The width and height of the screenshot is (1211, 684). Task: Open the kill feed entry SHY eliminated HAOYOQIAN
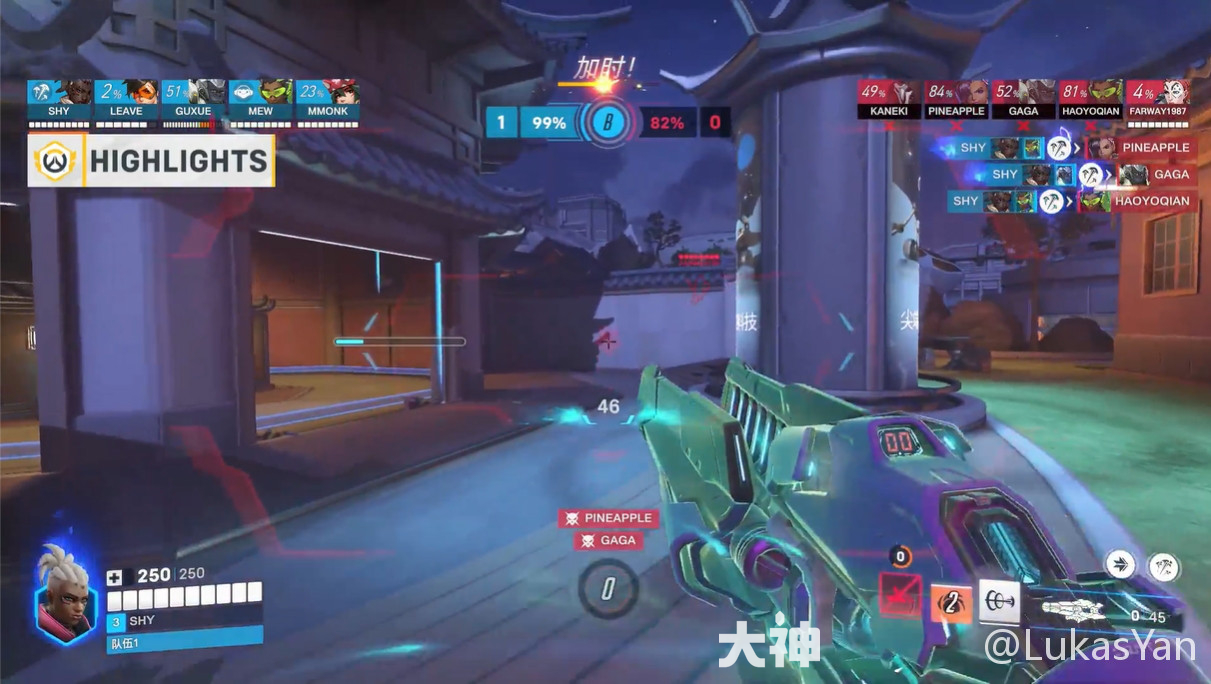pyautogui.click(x=1071, y=201)
